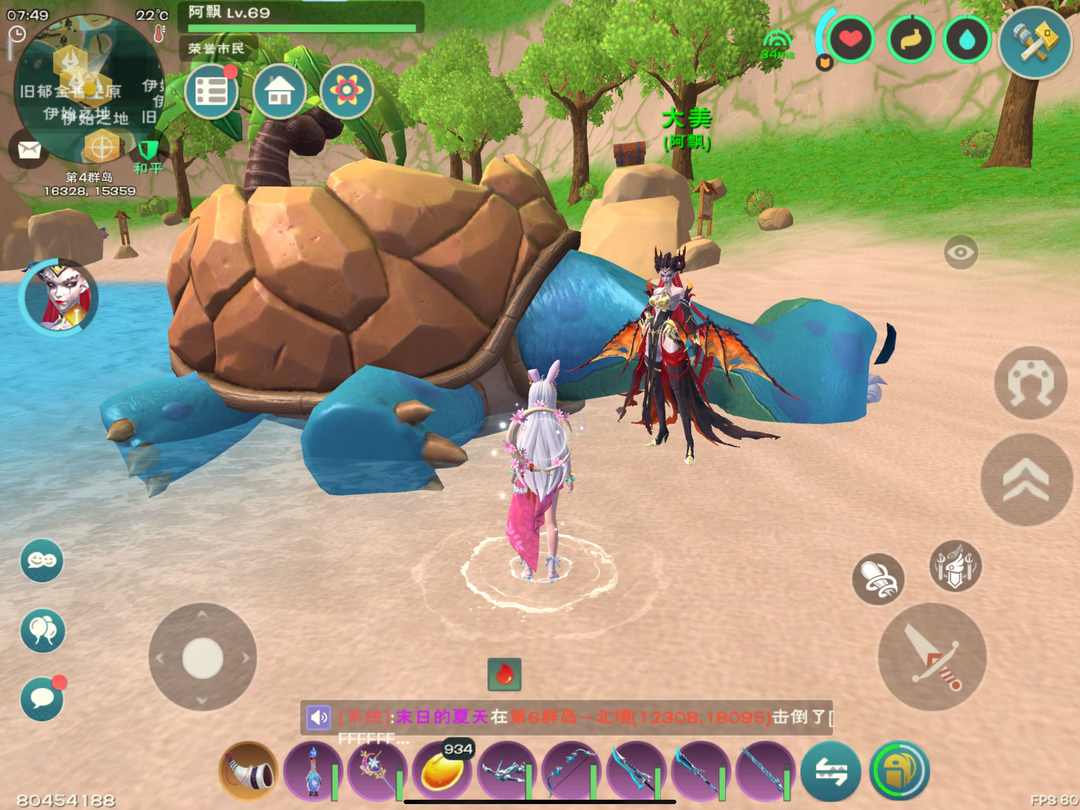The width and height of the screenshot is (1080, 810).
Task: Select the blue potion bottle hotbar slot
Action: (313, 771)
